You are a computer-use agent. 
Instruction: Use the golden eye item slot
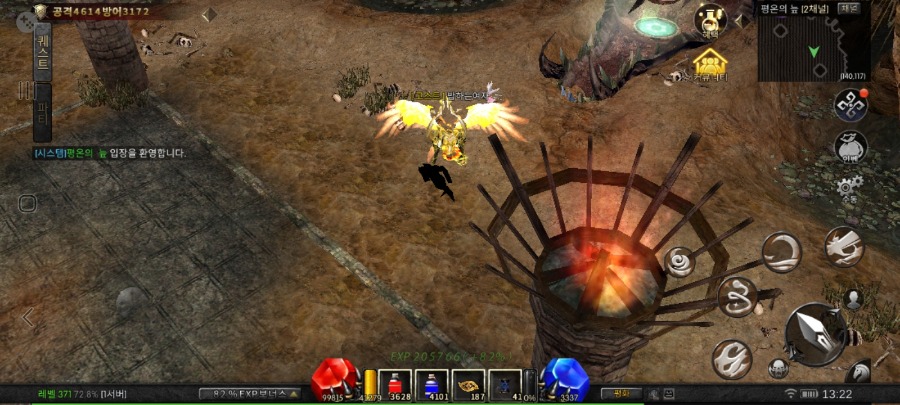click(x=469, y=384)
